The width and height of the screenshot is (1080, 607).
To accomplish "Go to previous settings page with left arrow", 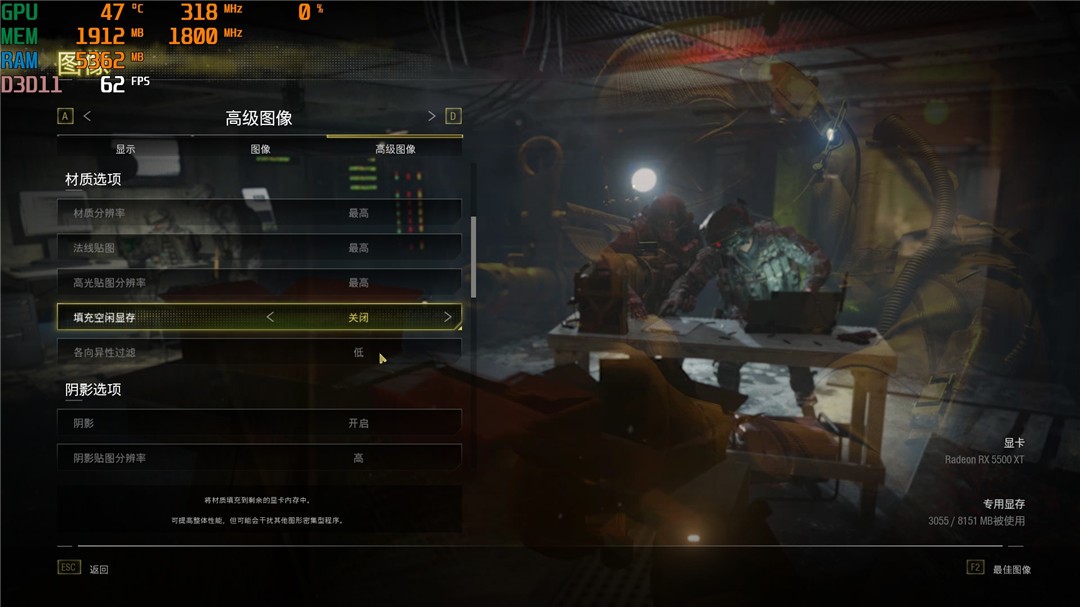I will 87,116.
